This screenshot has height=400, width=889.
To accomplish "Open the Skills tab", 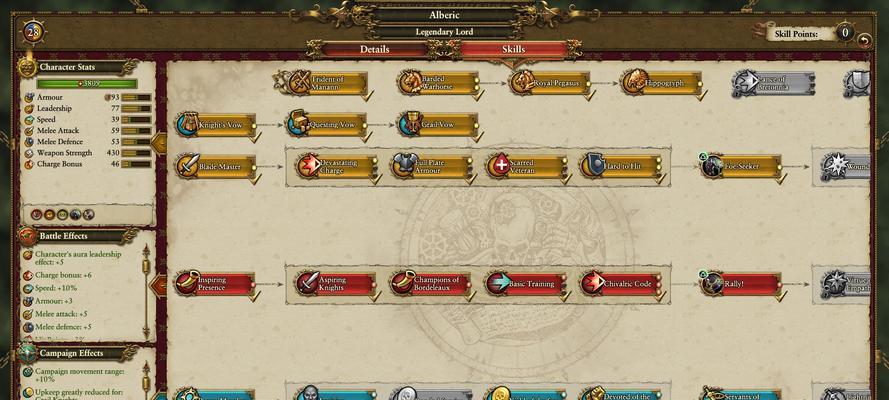I will (512, 49).
